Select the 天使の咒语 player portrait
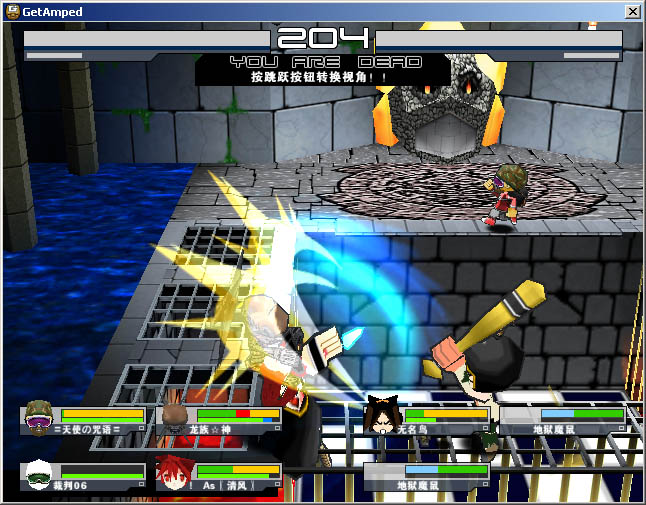The height and width of the screenshot is (505, 646). tap(39, 414)
